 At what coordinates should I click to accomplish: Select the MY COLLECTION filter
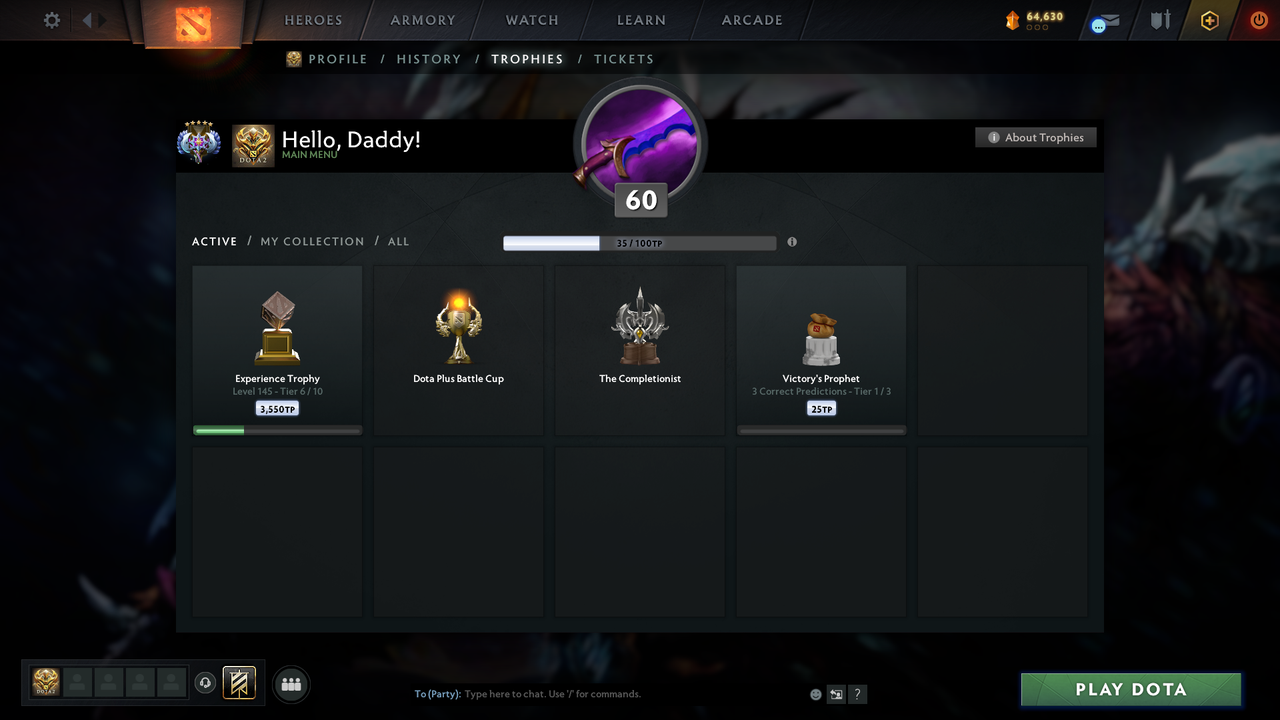pyautogui.click(x=312, y=241)
